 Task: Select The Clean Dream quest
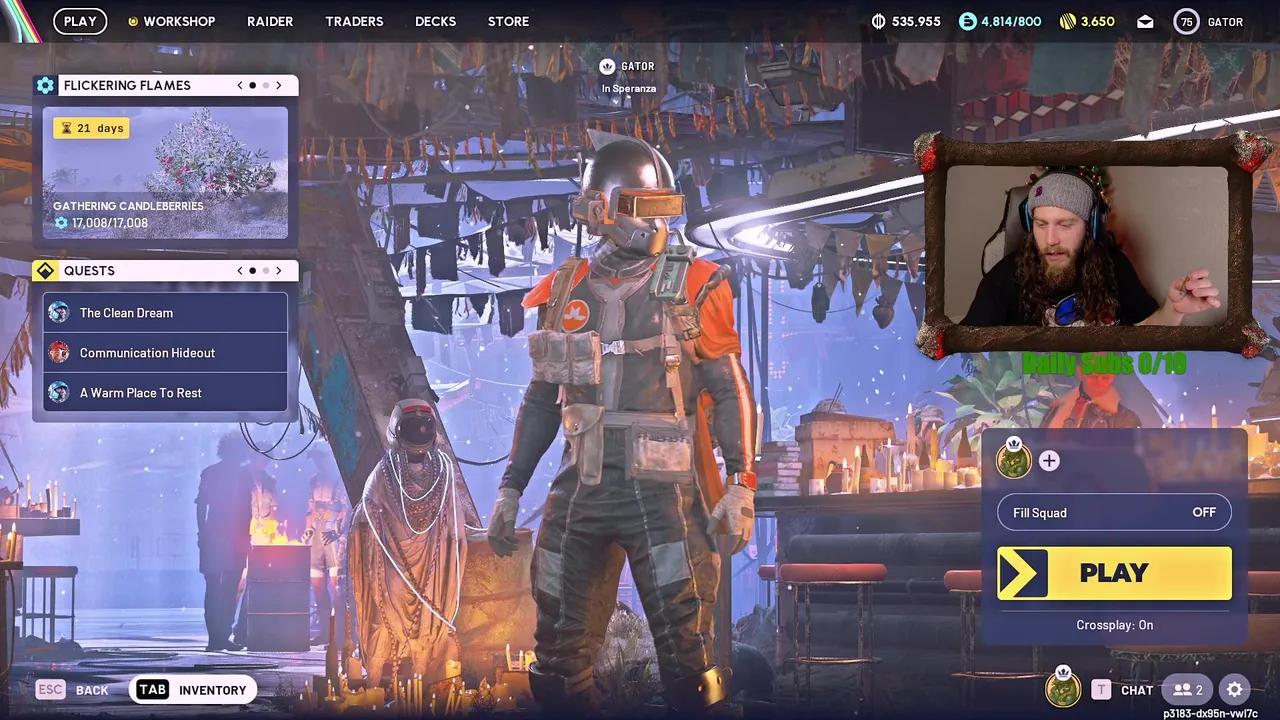[x=165, y=312]
